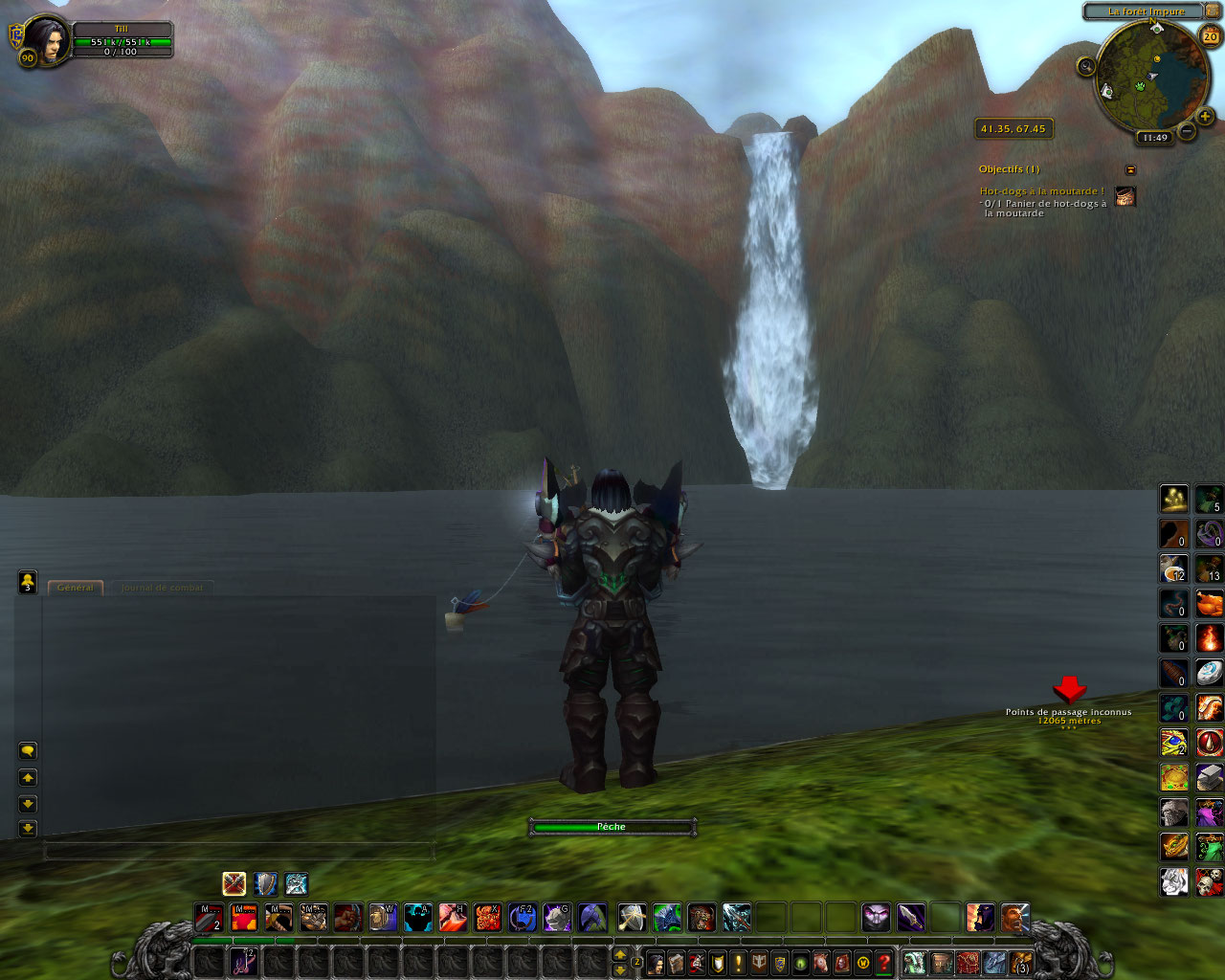Viewport: 1225px width, 980px height.
Task: Open the red question mark help button
Action: 884,963
